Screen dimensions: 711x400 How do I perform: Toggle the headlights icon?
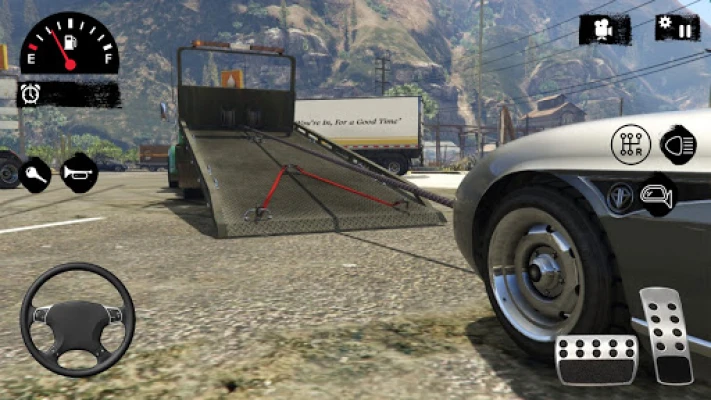click(x=679, y=144)
